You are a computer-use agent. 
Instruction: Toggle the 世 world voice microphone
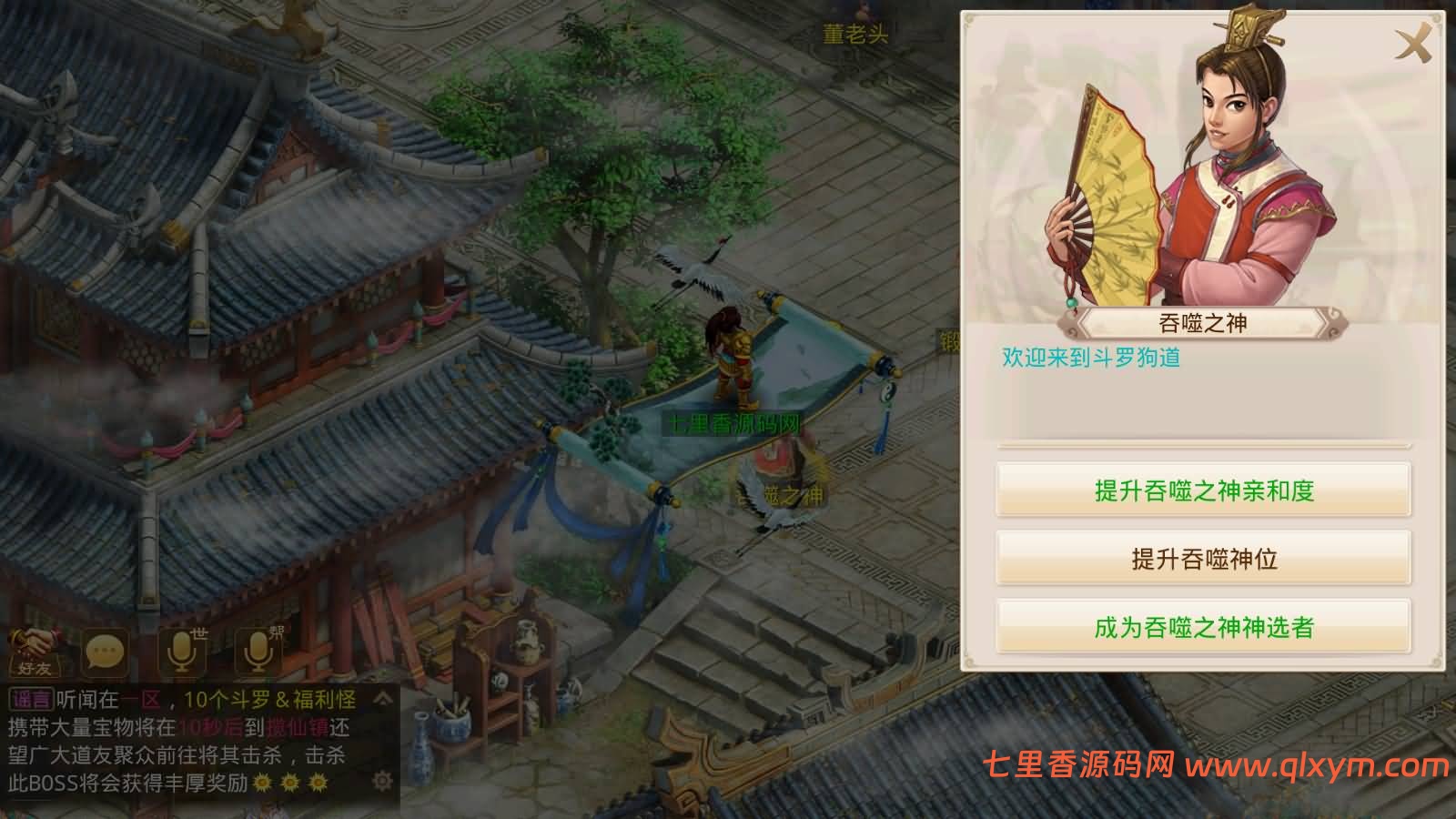point(179,651)
